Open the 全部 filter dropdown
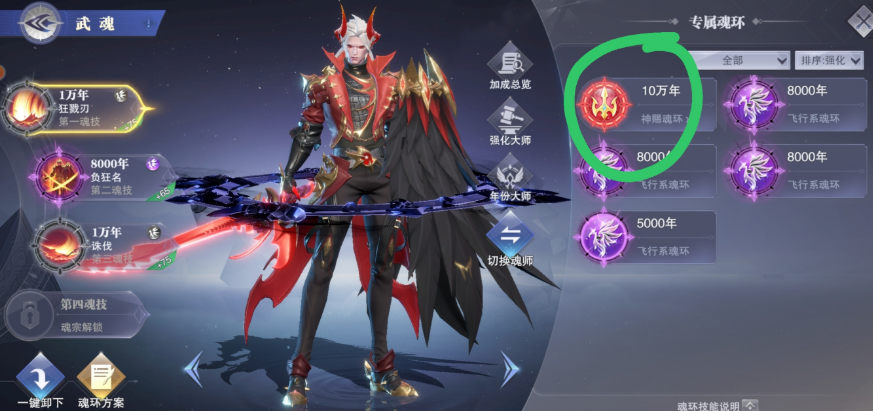 click(x=740, y=60)
